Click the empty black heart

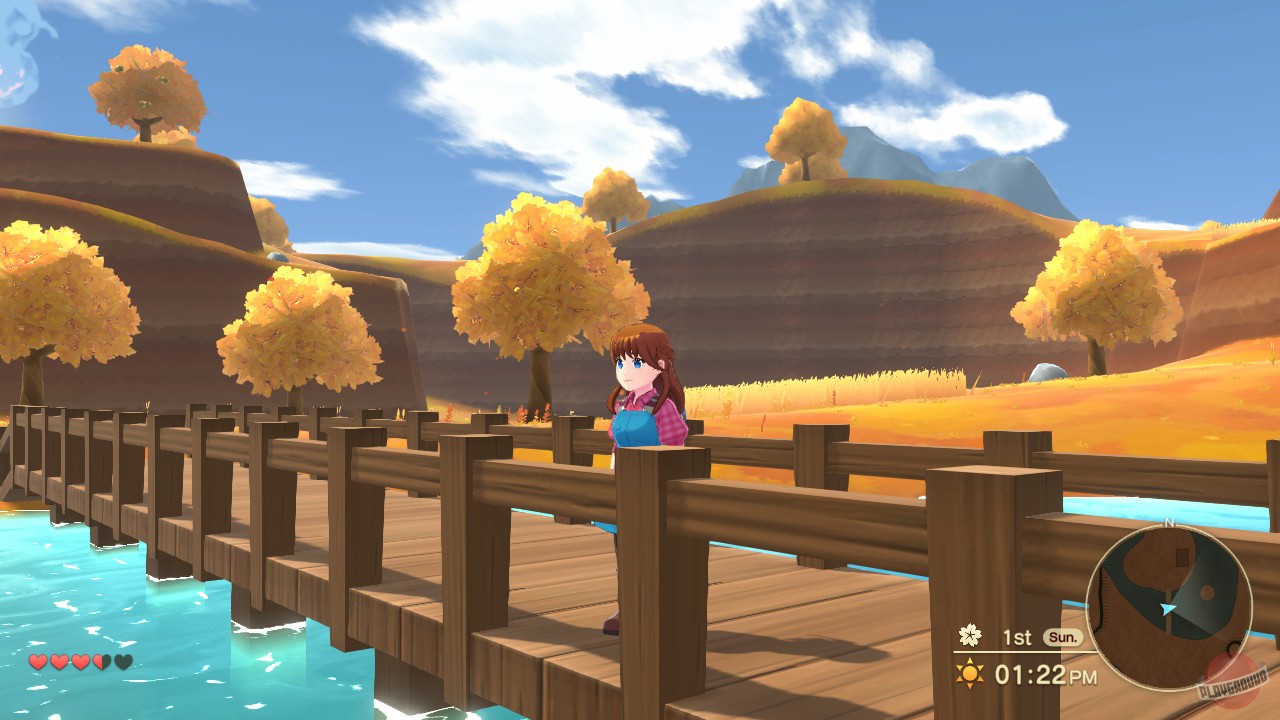click(x=123, y=660)
